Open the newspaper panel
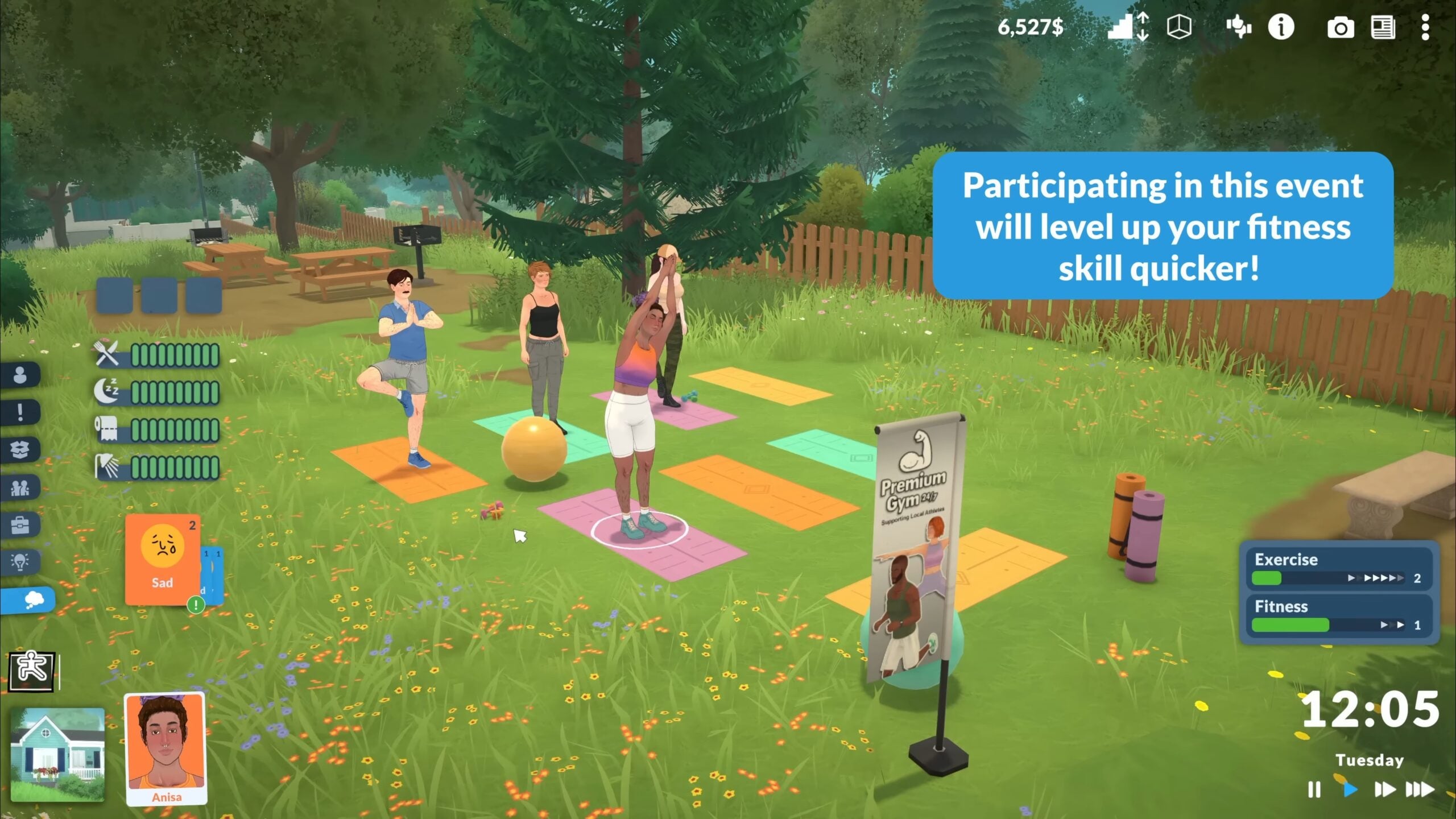Viewport: 1456px width, 819px height. (x=1383, y=28)
